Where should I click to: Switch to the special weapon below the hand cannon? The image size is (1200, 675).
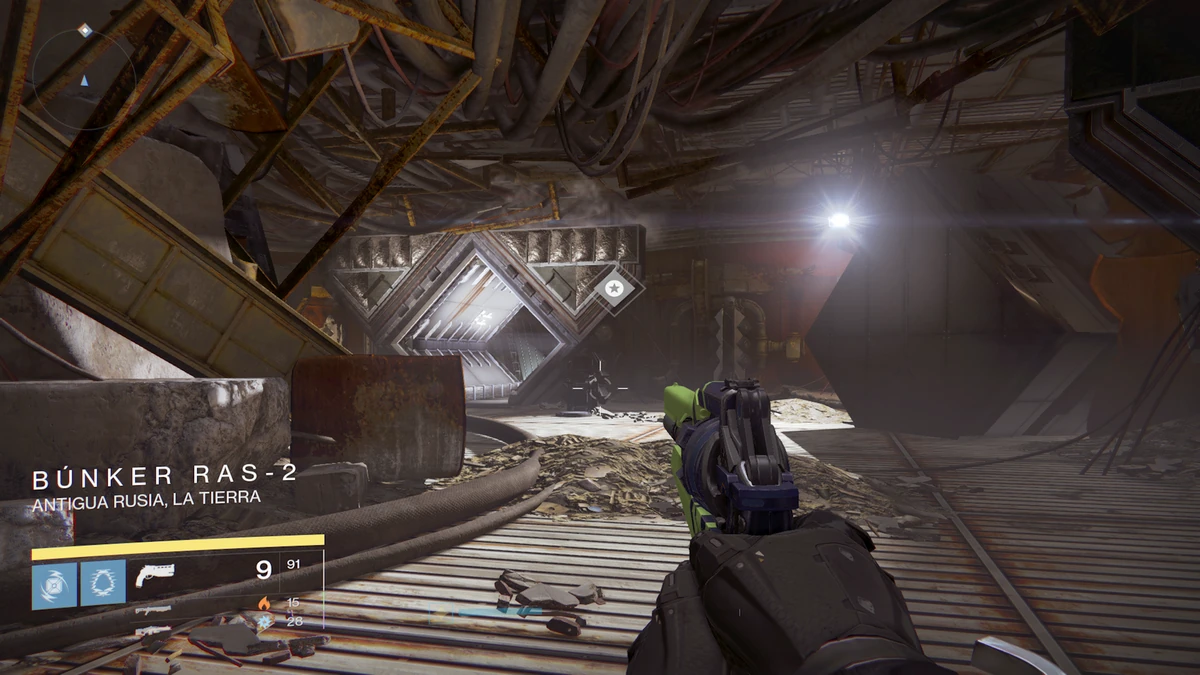(x=152, y=608)
